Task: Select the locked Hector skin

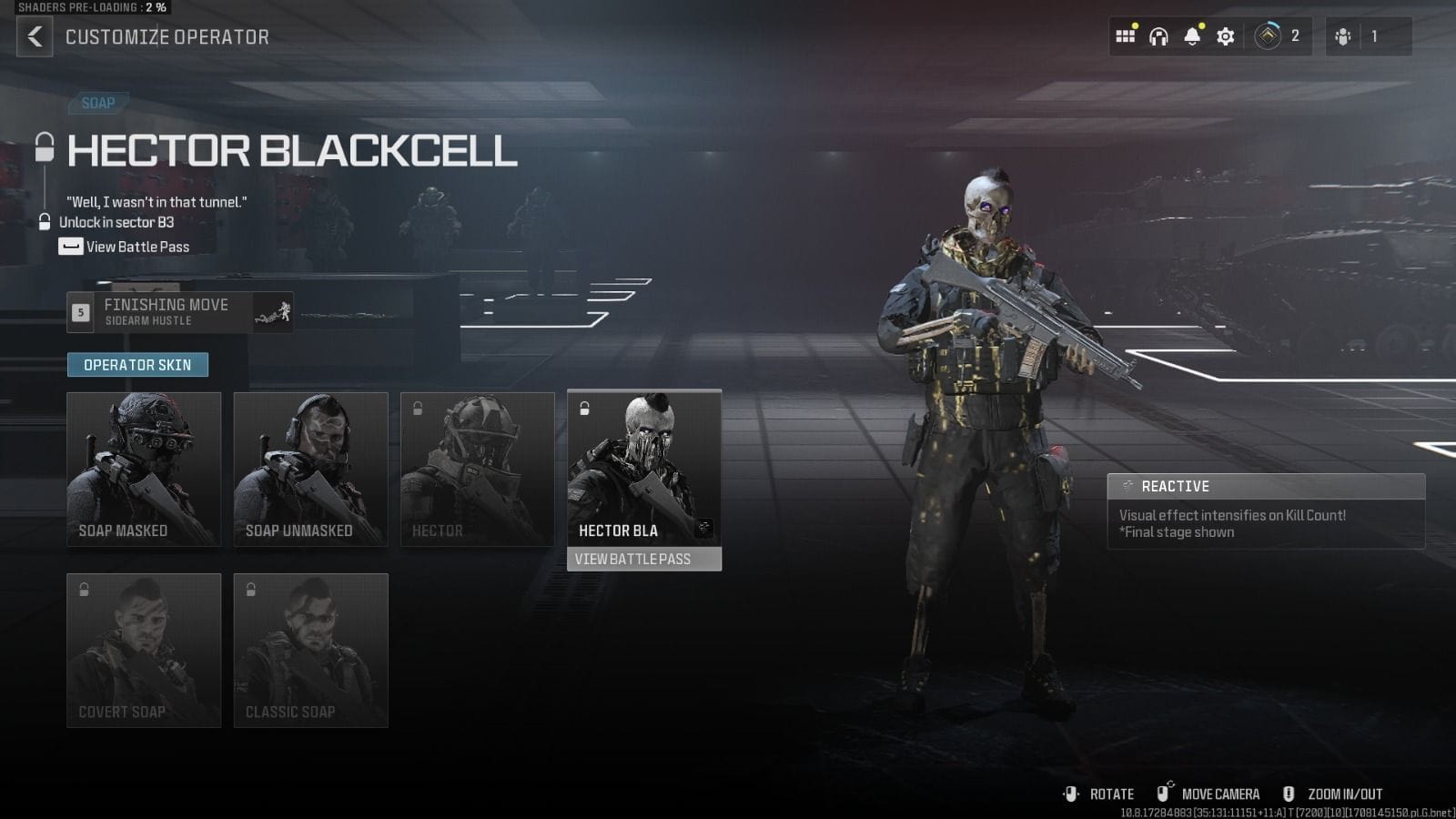Action: [477, 469]
